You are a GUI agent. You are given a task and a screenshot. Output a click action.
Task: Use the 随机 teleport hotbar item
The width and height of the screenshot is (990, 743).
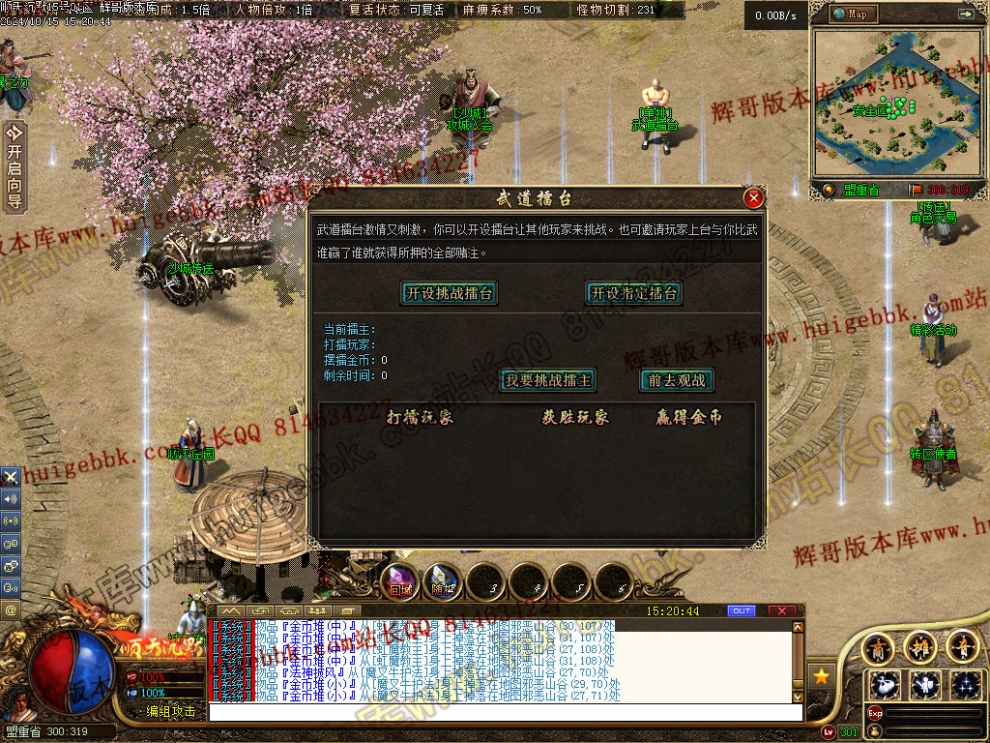[442, 582]
